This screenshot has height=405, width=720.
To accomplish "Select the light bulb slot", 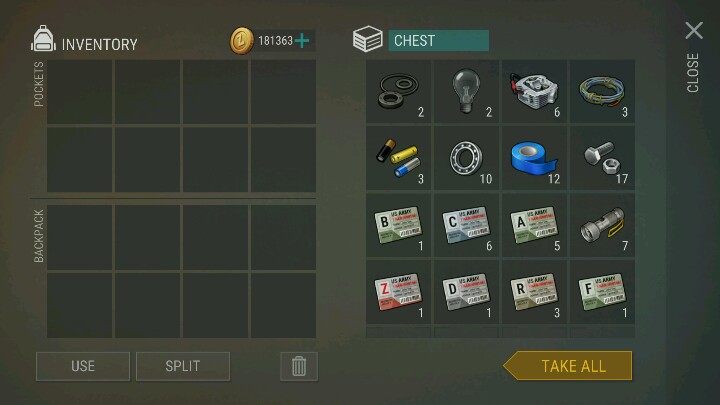I will [466, 91].
